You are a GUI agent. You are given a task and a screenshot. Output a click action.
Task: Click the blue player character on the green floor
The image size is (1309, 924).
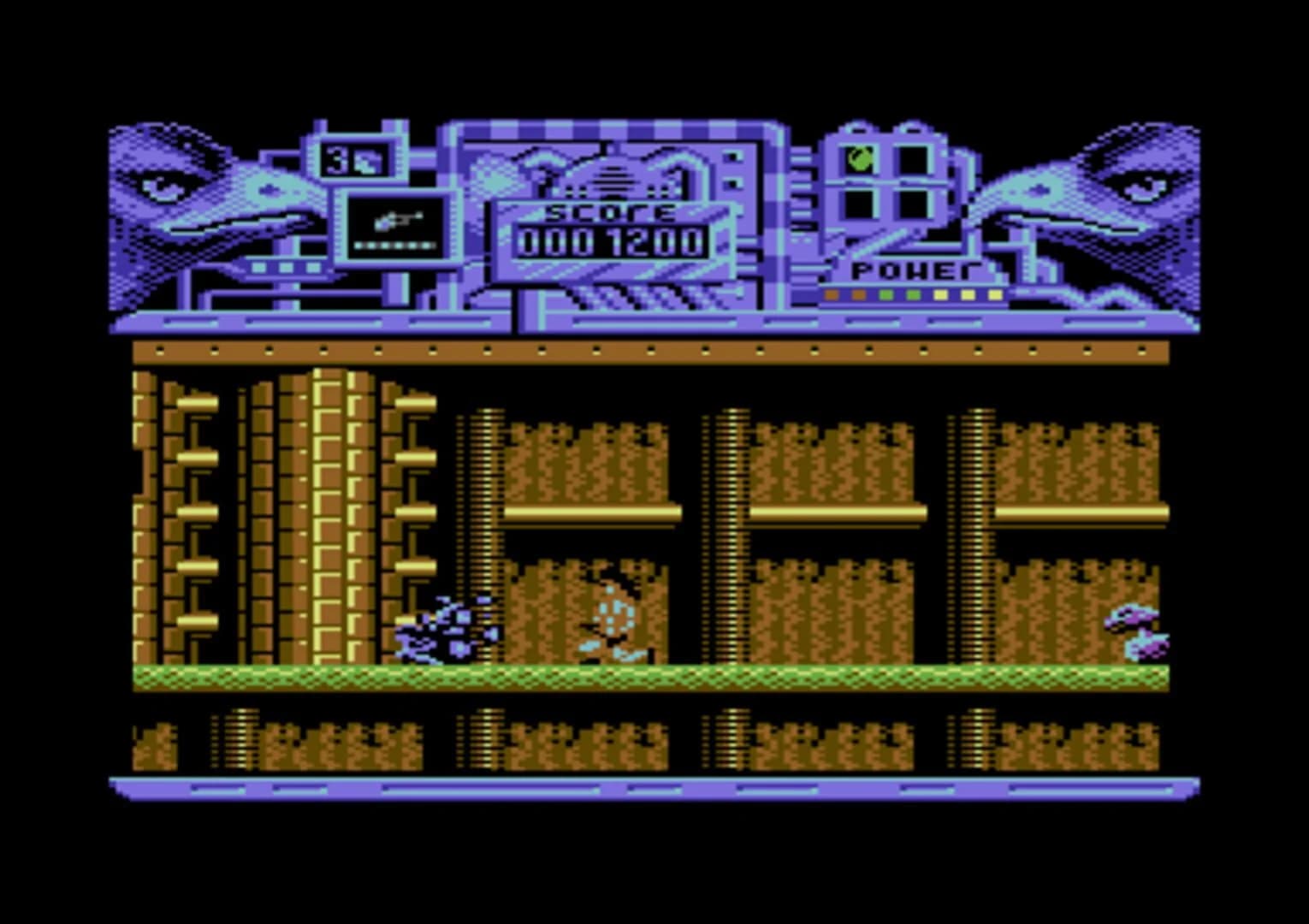[451, 635]
